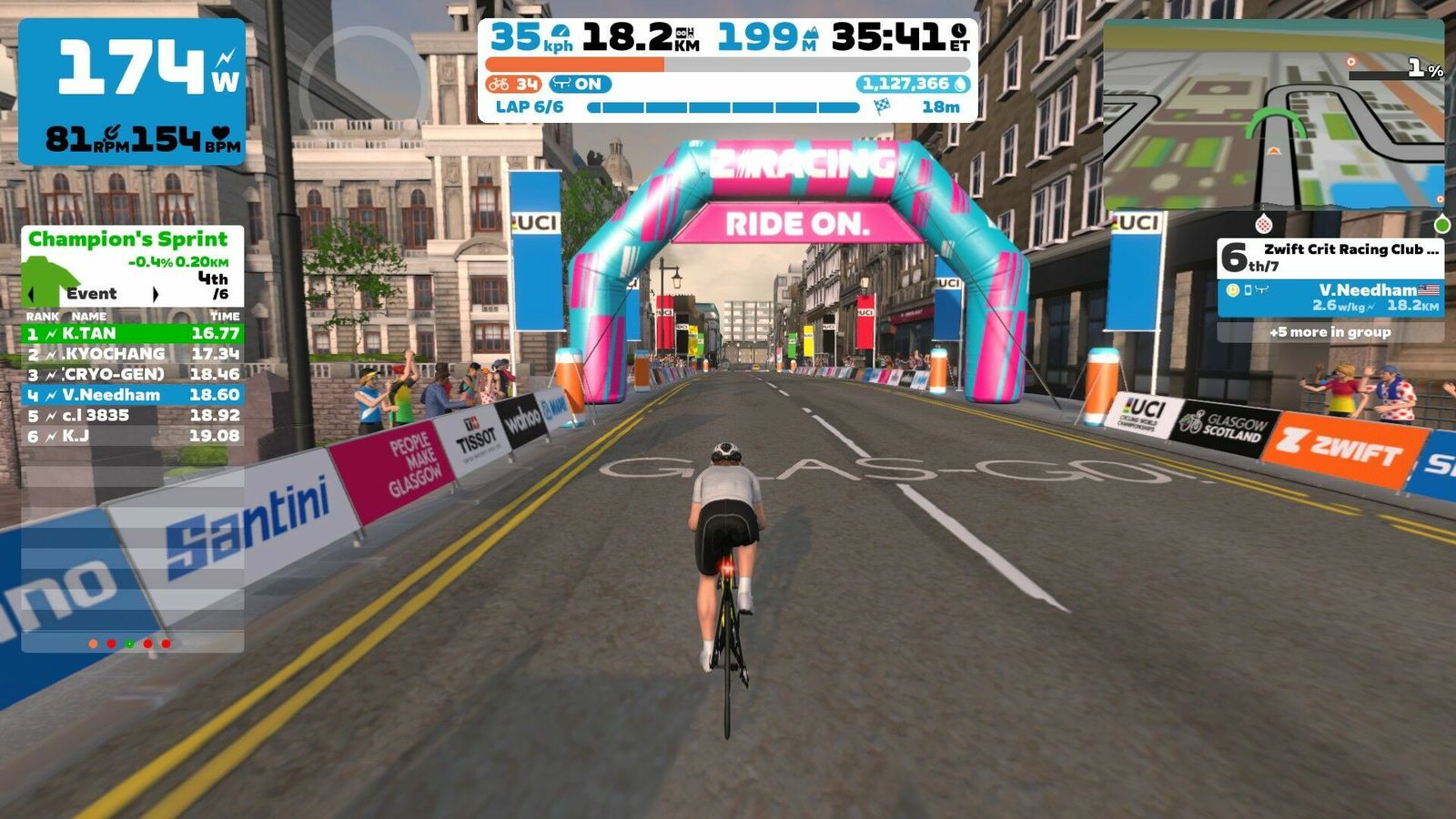Click the minimap in the corner
The height and width of the screenshot is (819, 1456).
[1272, 114]
